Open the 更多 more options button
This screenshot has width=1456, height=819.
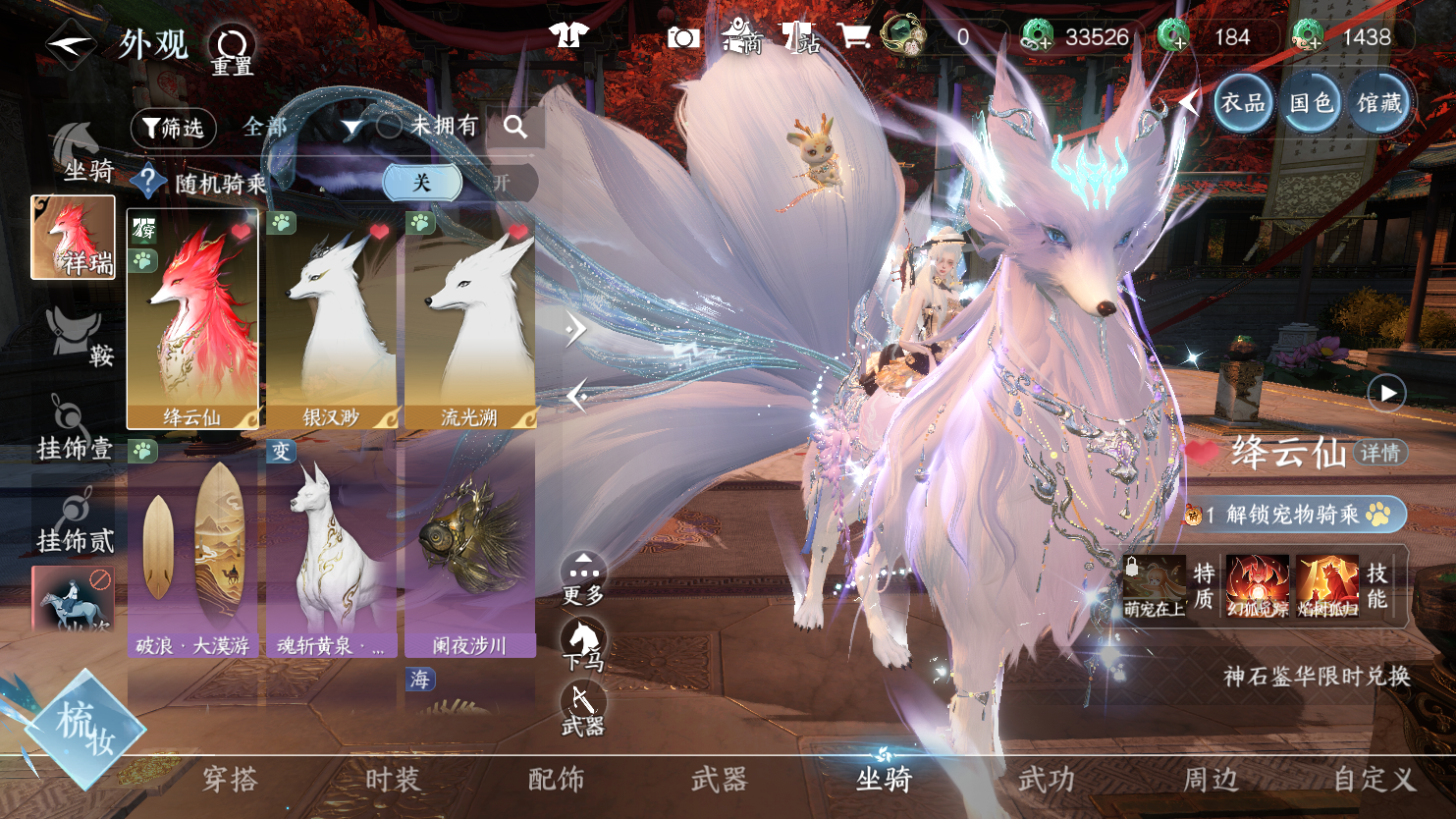[x=583, y=577]
